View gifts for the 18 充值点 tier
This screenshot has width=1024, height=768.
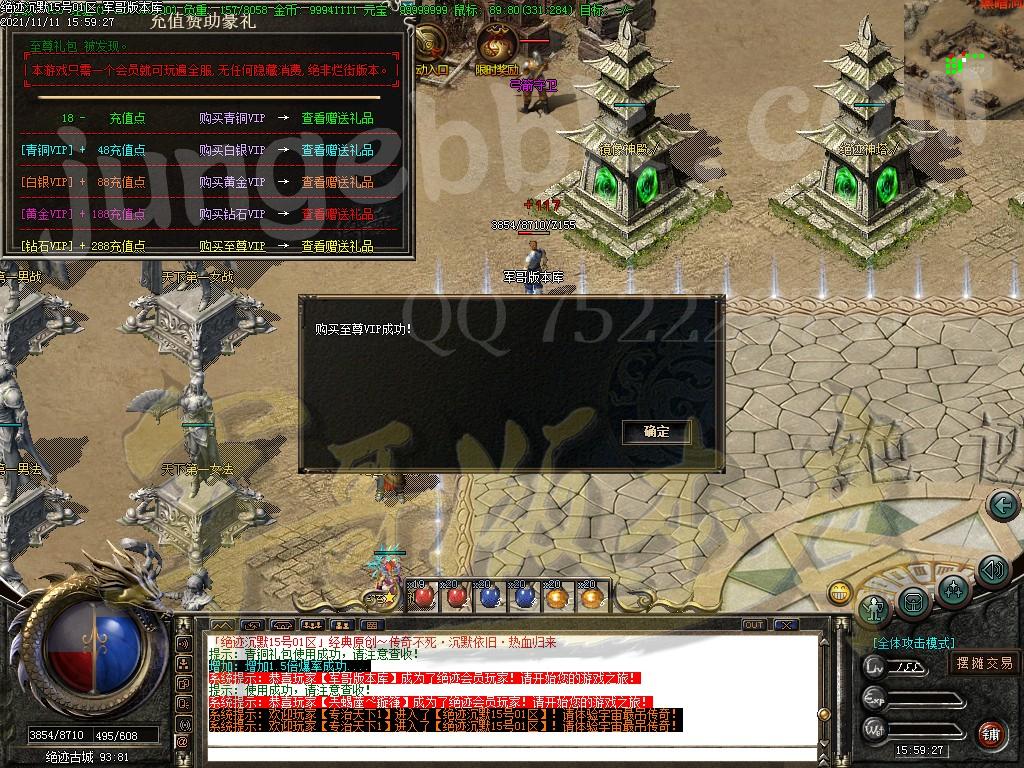338,118
